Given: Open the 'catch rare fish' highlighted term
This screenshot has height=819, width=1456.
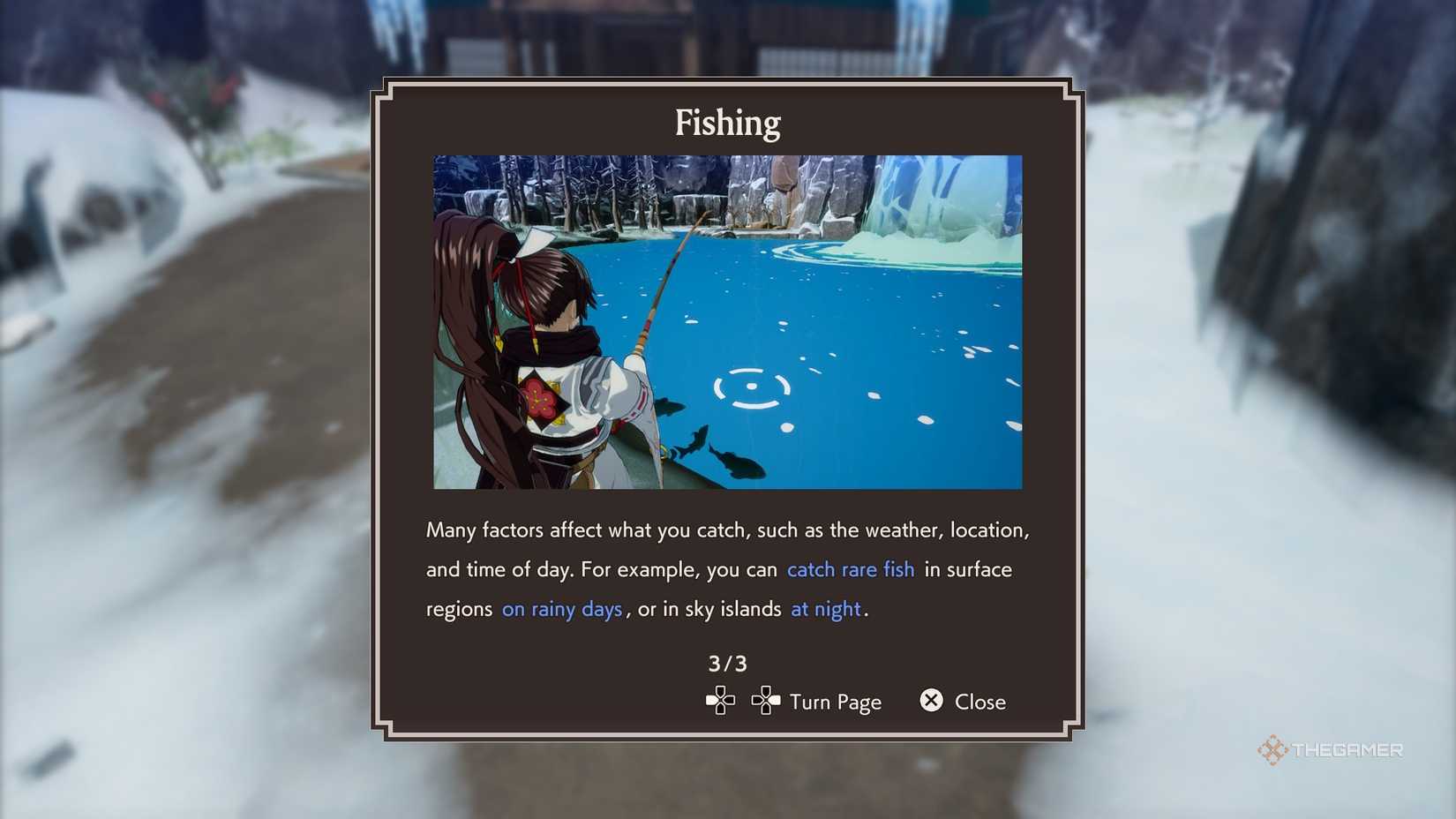Looking at the screenshot, I should (x=849, y=569).
